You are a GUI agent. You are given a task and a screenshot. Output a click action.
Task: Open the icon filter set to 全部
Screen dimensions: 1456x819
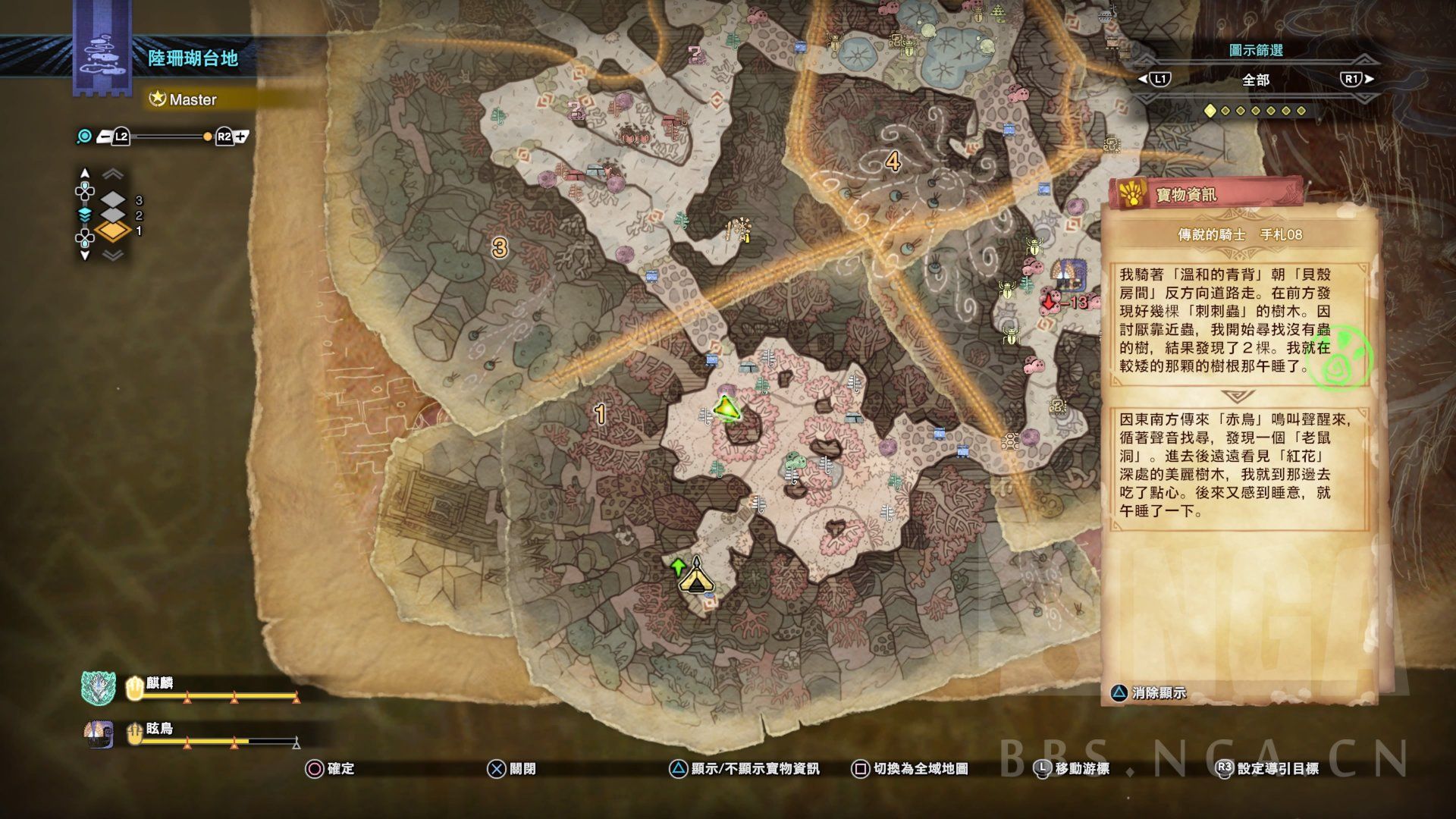[1256, 80]
